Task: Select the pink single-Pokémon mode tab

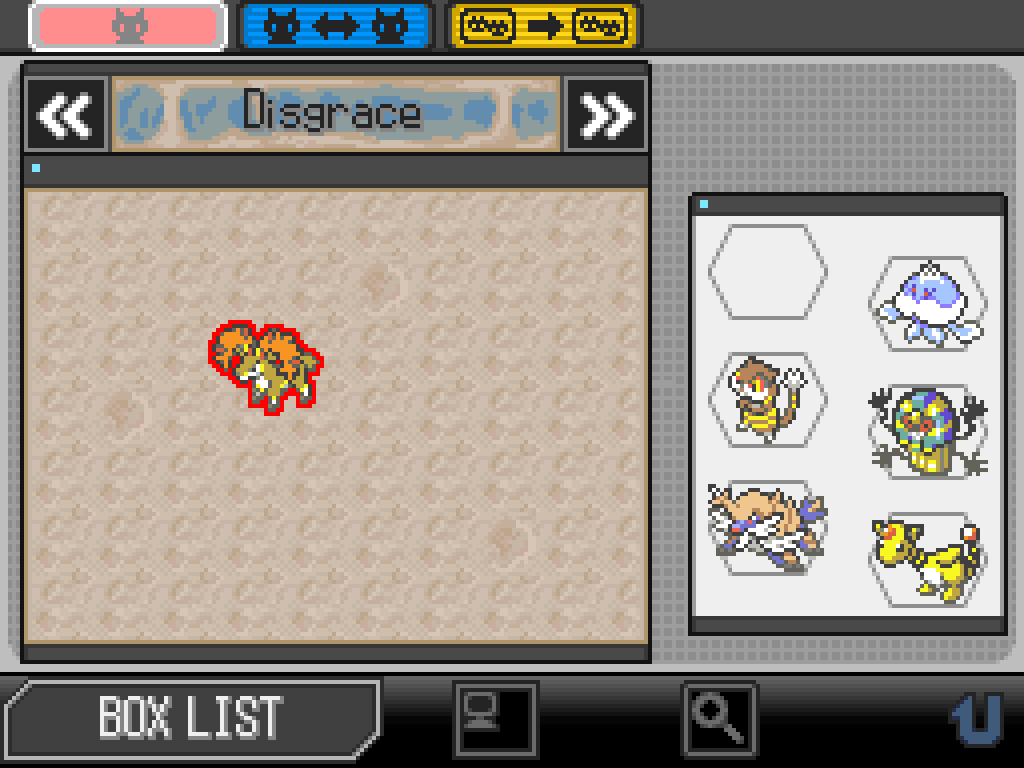Action: point(127,26)
